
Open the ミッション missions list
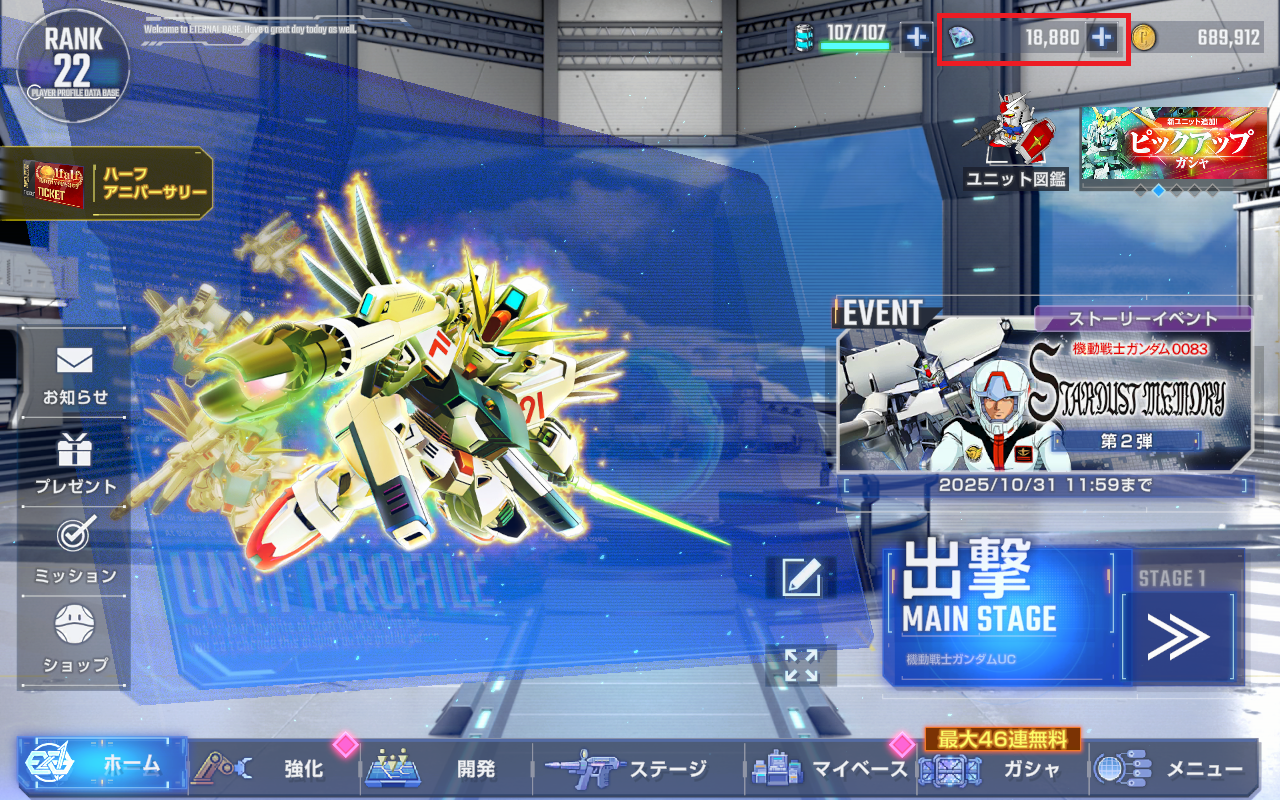pos(75,553)
